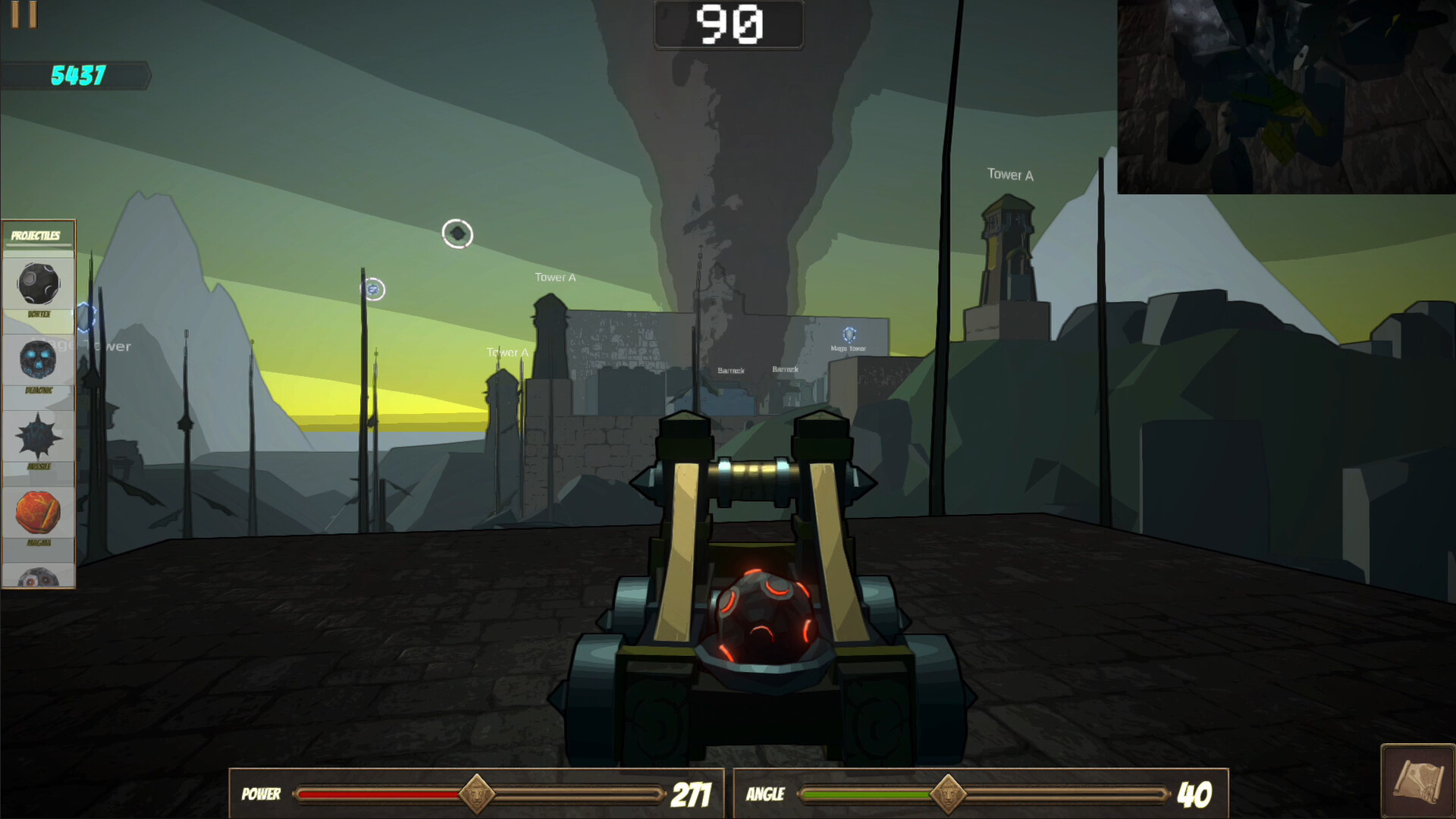This screenshot has width=1456, height=819.
Task: Expand the PROJECTILES panel header
Action: 36,235
